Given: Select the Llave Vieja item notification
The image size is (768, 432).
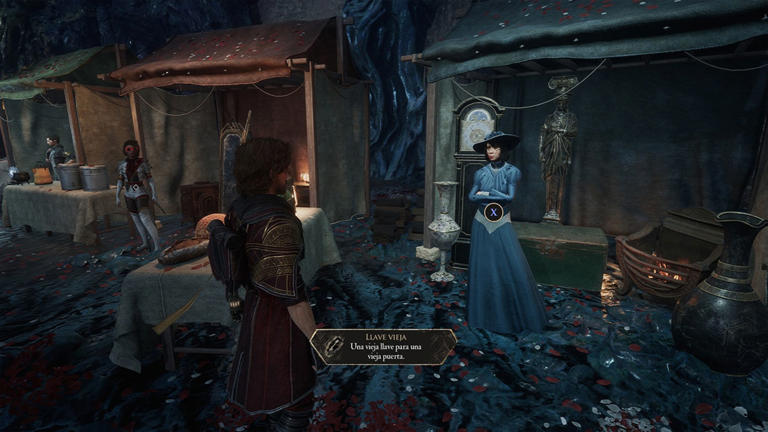Looking at the screenshot, I should coord(383,346).
